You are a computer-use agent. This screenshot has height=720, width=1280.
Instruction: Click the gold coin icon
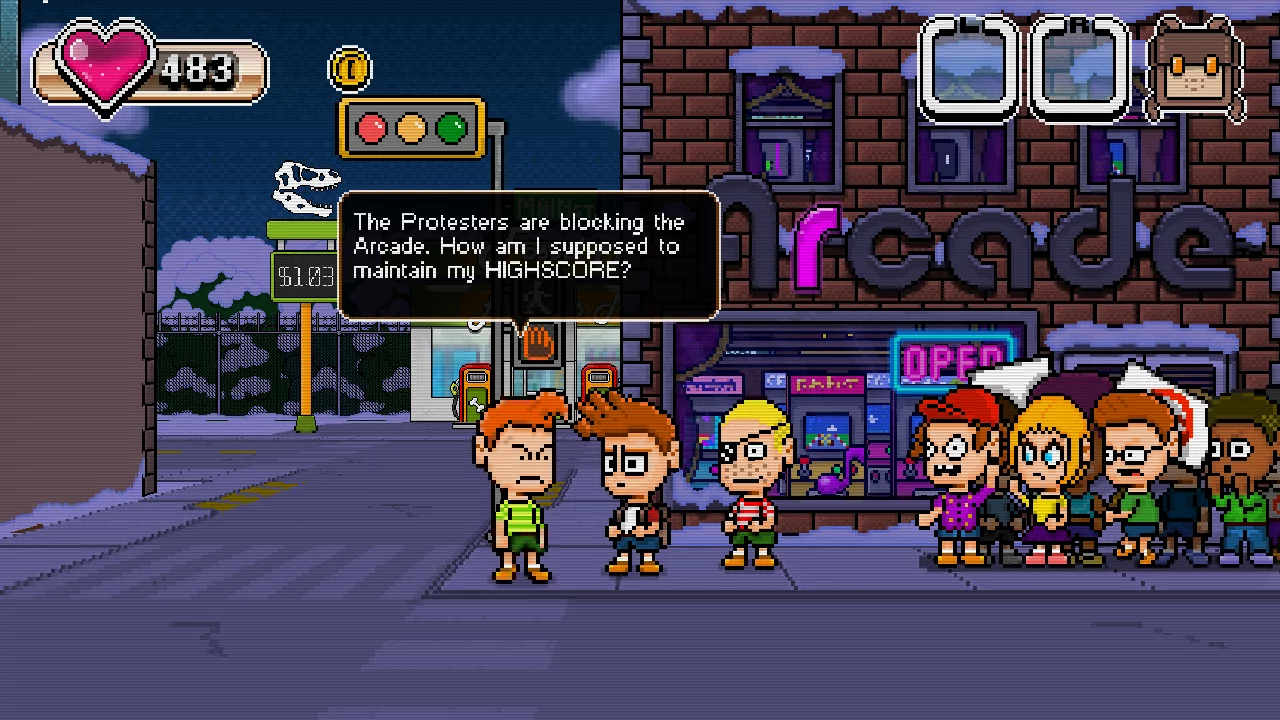coord(350,69)
